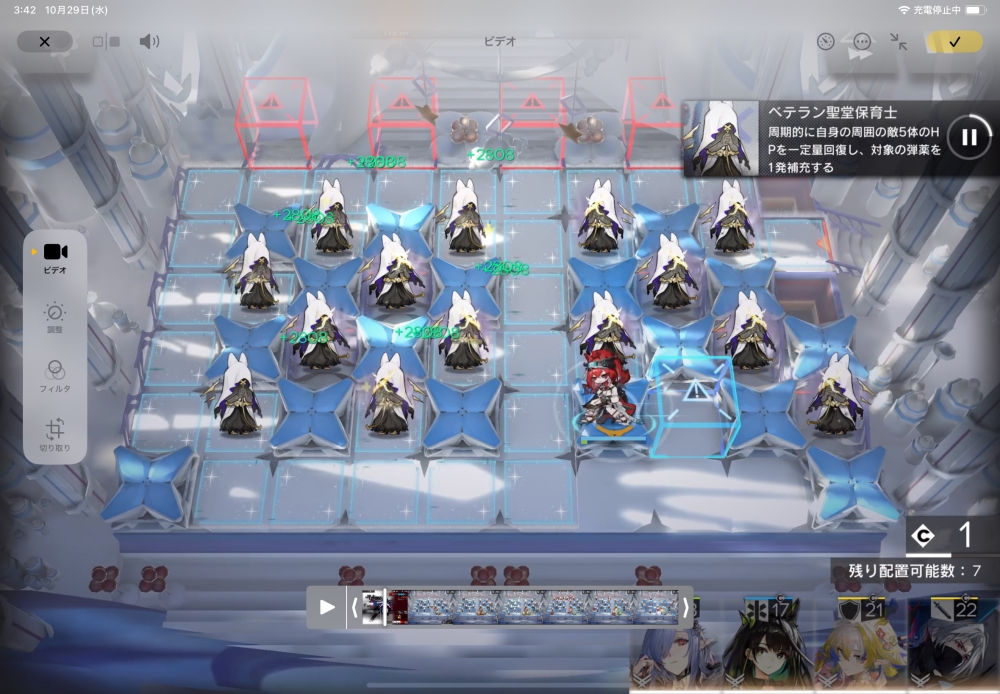
Task: Select the enemy portrait in the info panel
Action: 721,138
